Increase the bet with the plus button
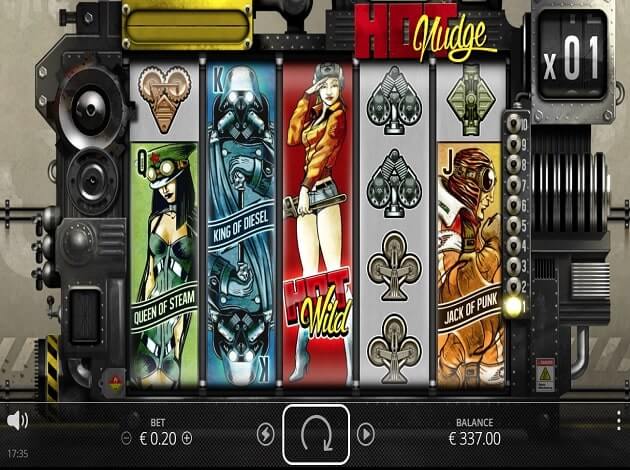 coord(187,438)
